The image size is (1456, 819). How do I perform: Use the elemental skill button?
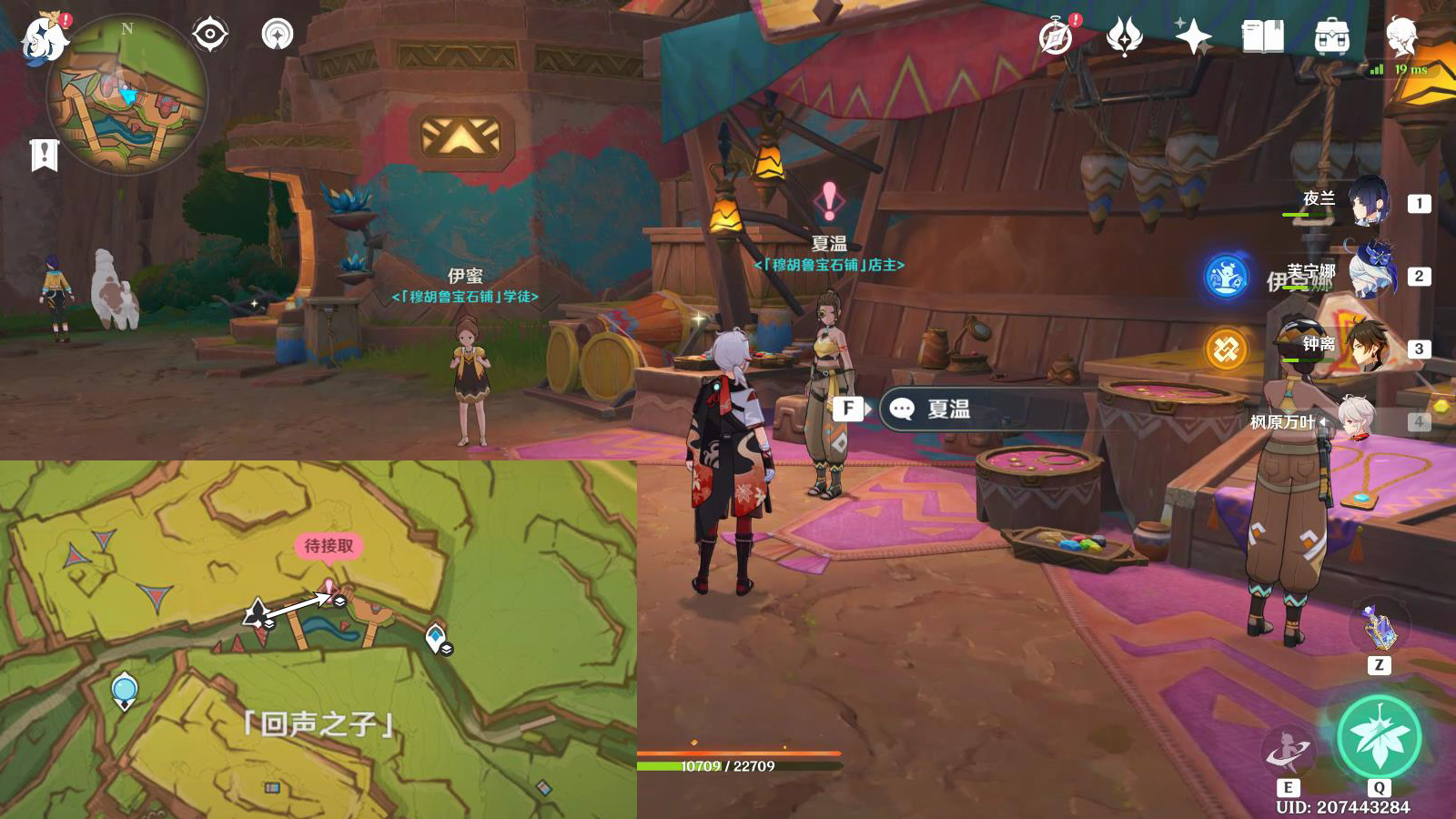point(1287,752)
